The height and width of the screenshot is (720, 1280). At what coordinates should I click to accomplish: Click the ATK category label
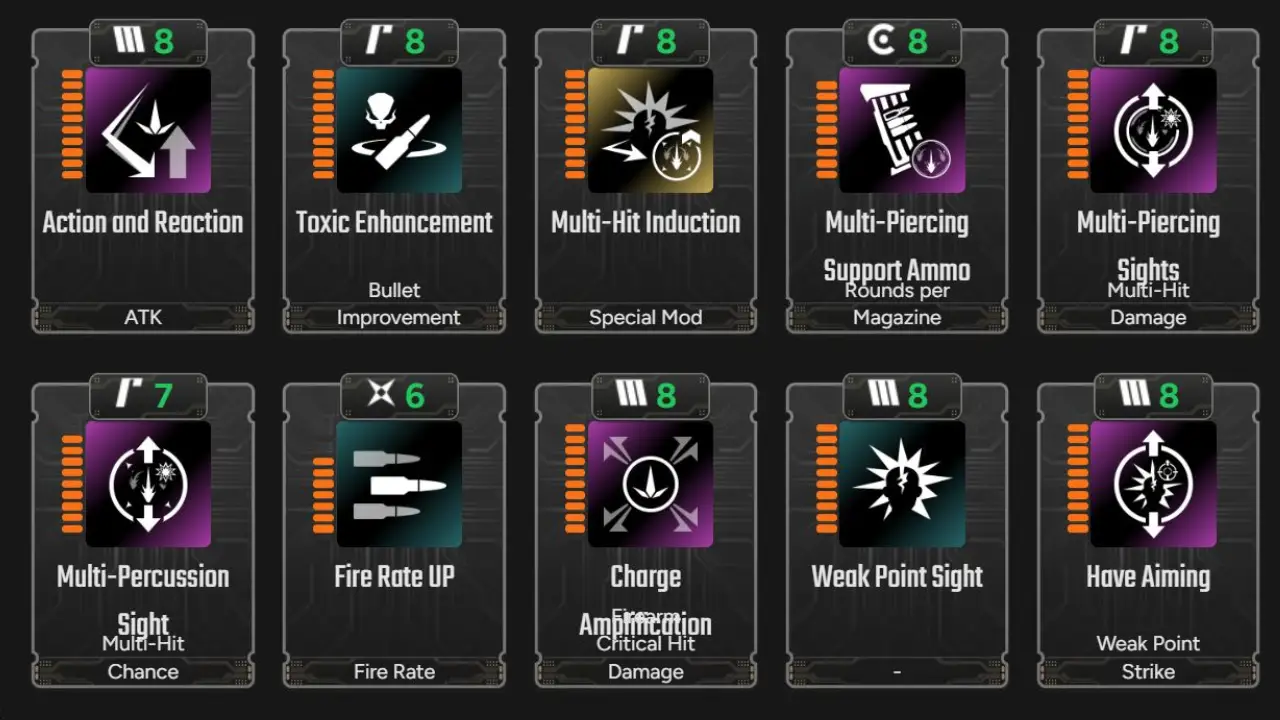(x=143, y=317)
